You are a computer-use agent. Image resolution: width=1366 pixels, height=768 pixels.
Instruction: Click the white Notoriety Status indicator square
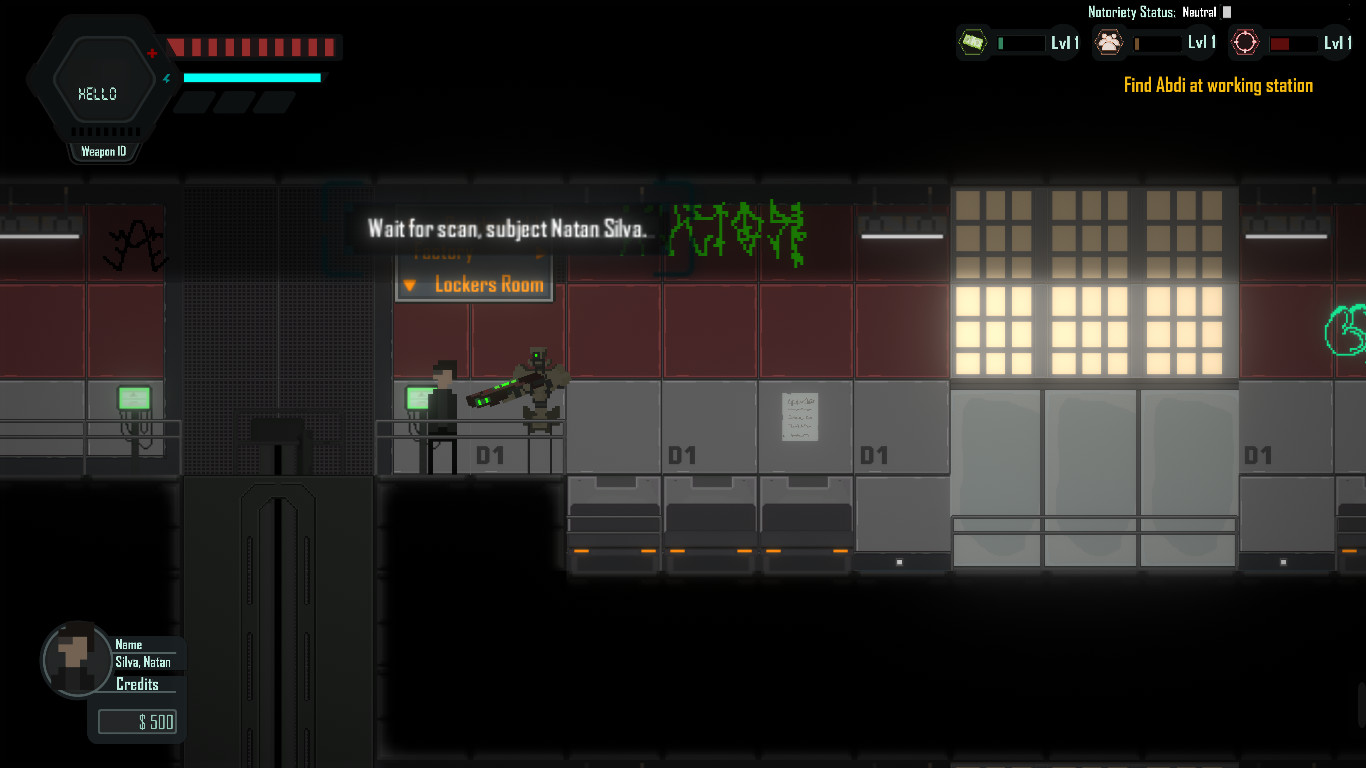click(x=1227, y=13)
